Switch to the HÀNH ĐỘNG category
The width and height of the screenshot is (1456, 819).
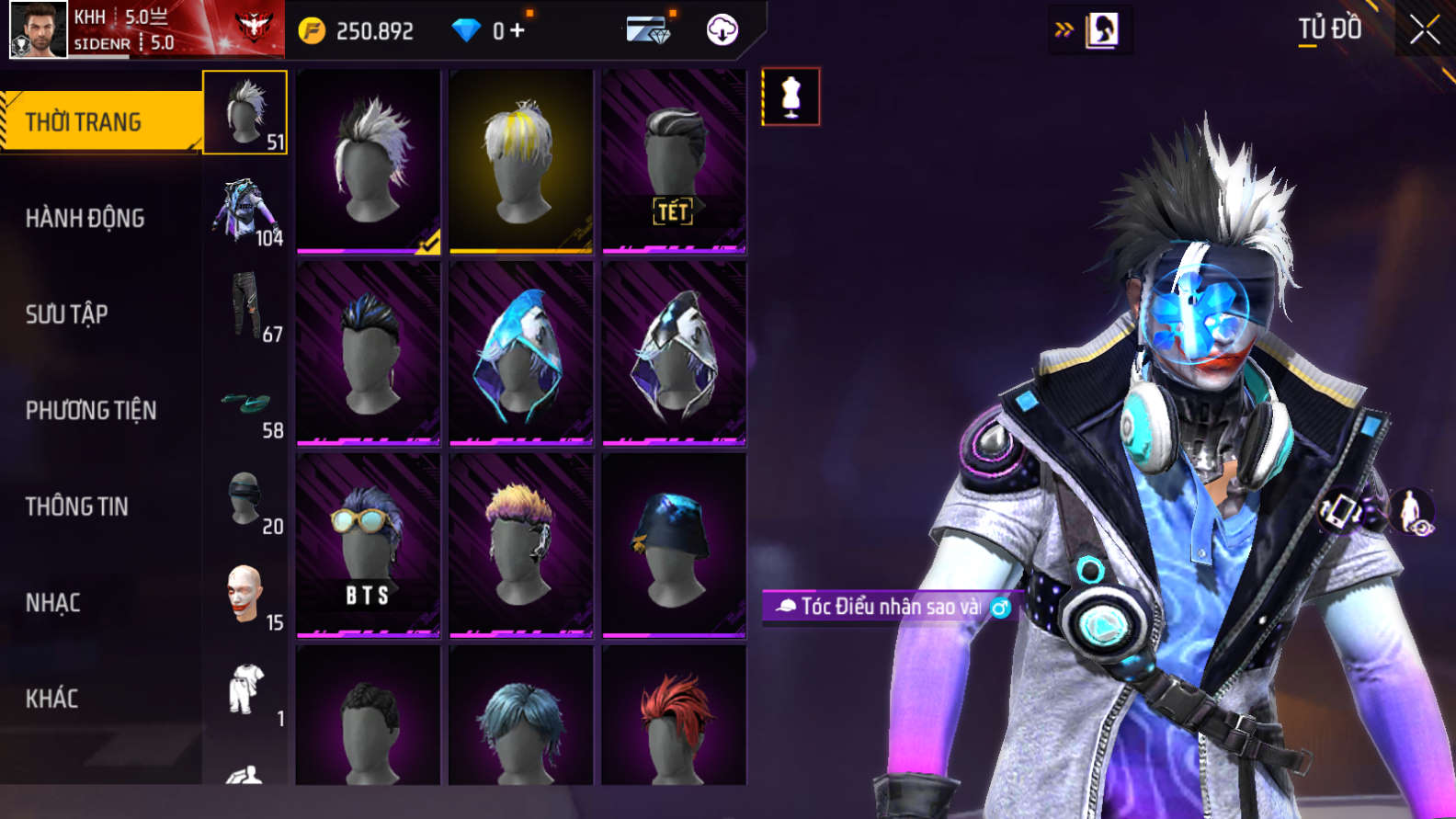point(85,219)
